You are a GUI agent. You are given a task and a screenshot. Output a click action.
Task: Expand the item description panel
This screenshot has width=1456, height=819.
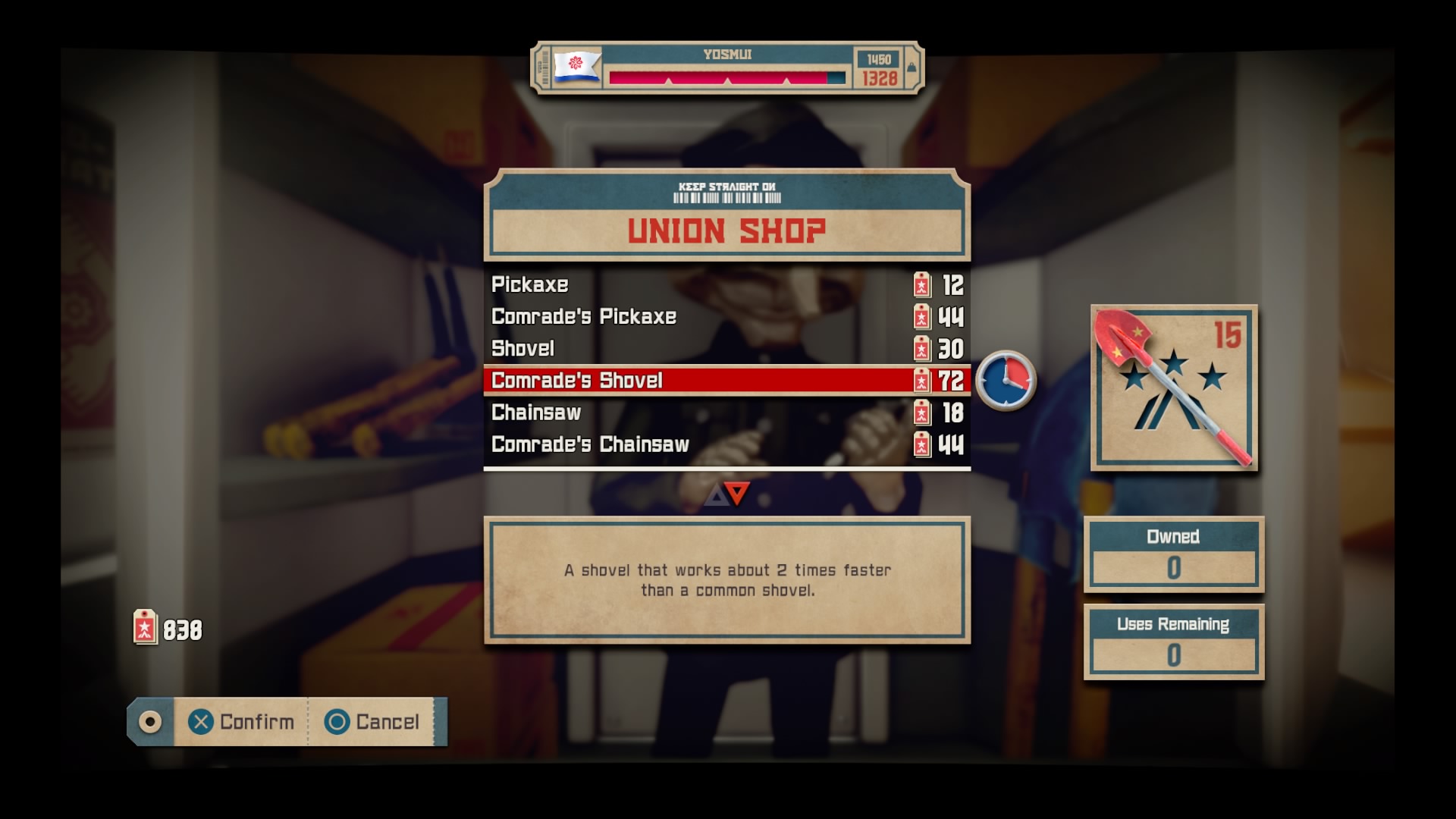pyautogui.click(x=726, y=579)
